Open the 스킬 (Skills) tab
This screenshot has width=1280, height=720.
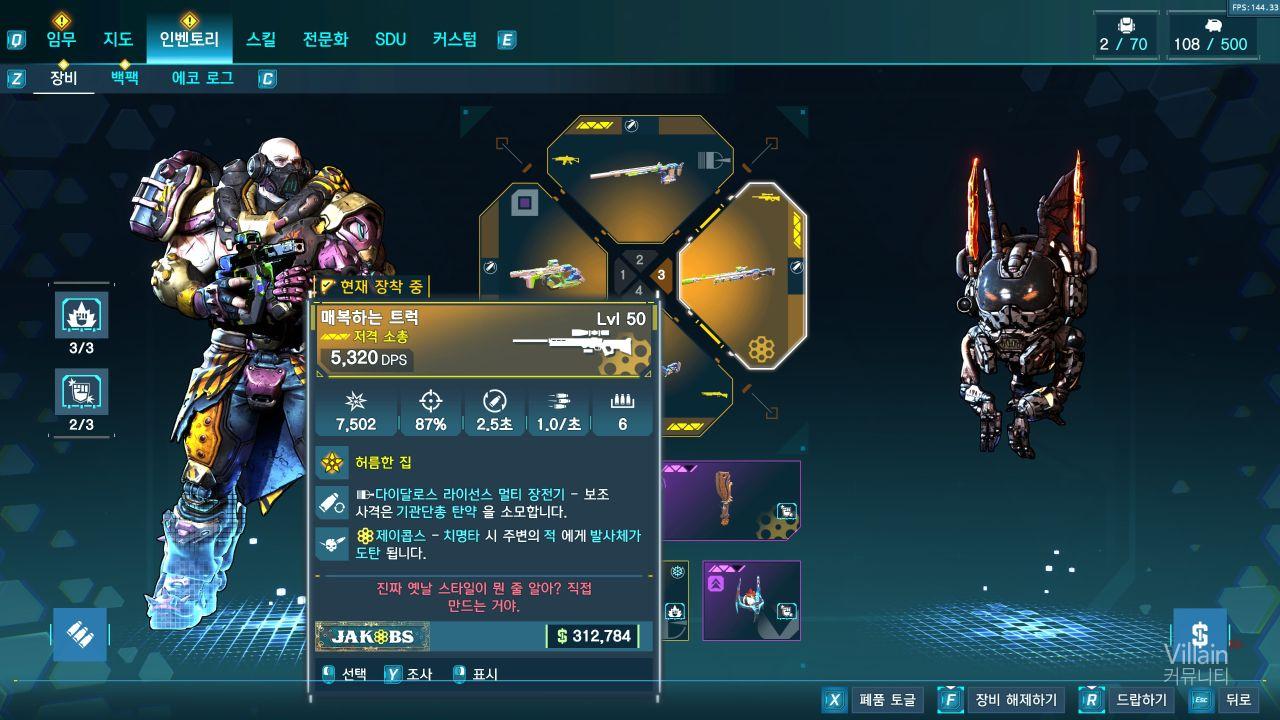point(261,40)
